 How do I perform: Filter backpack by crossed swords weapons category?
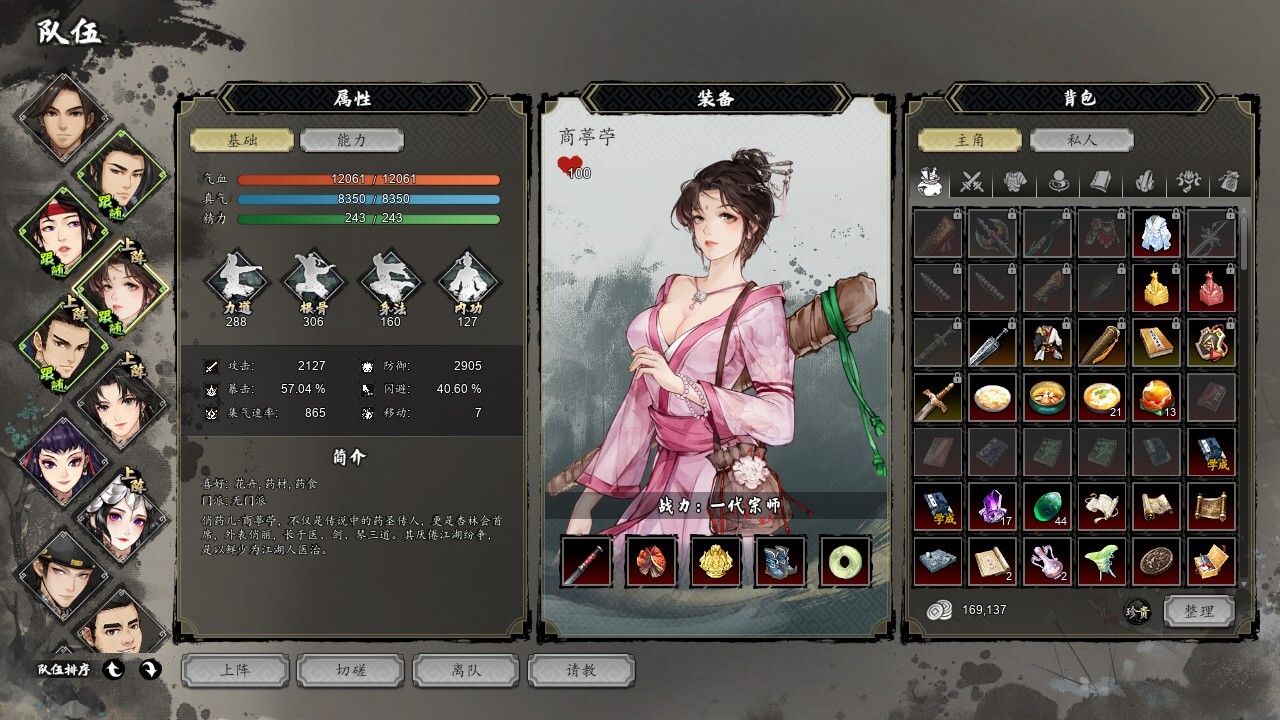(972, 182)
